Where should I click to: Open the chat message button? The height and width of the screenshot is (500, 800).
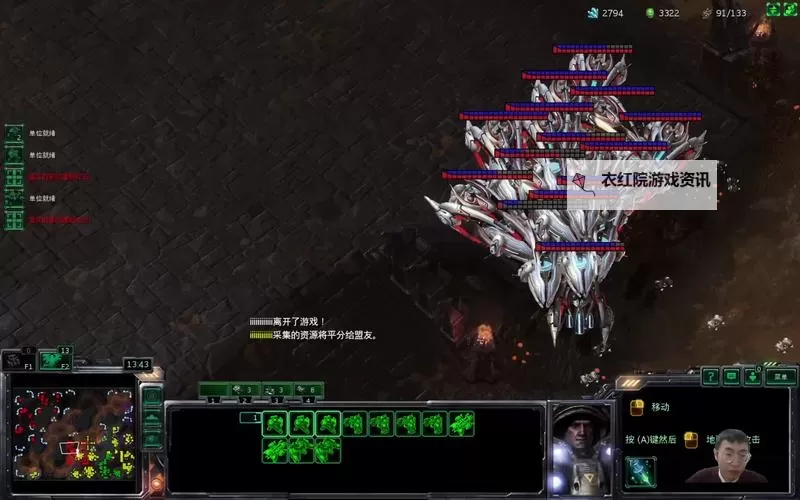click(731, 376)
